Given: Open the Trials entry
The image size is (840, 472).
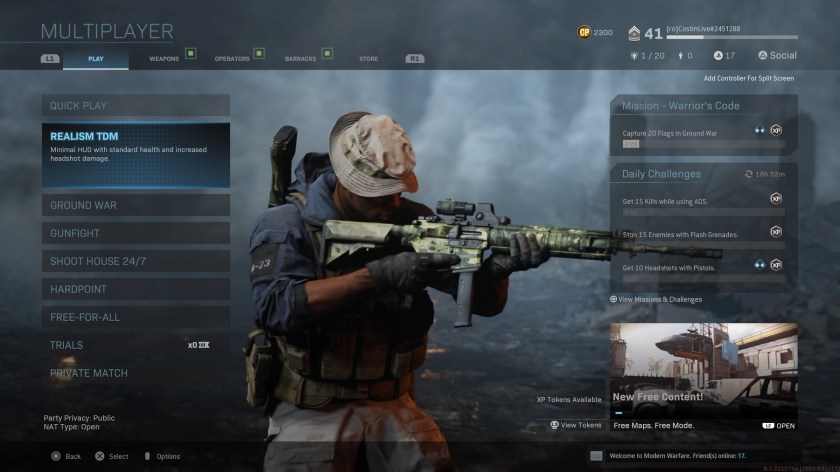Looking at the screenshot, I should [135, 345].
